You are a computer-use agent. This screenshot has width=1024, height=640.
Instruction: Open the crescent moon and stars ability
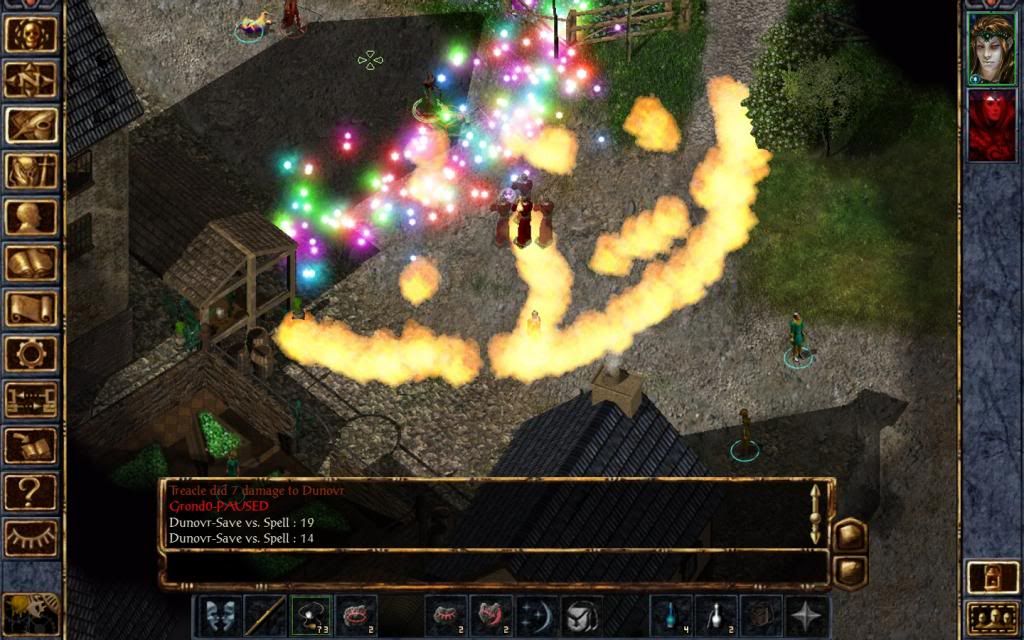pos(536,615)
